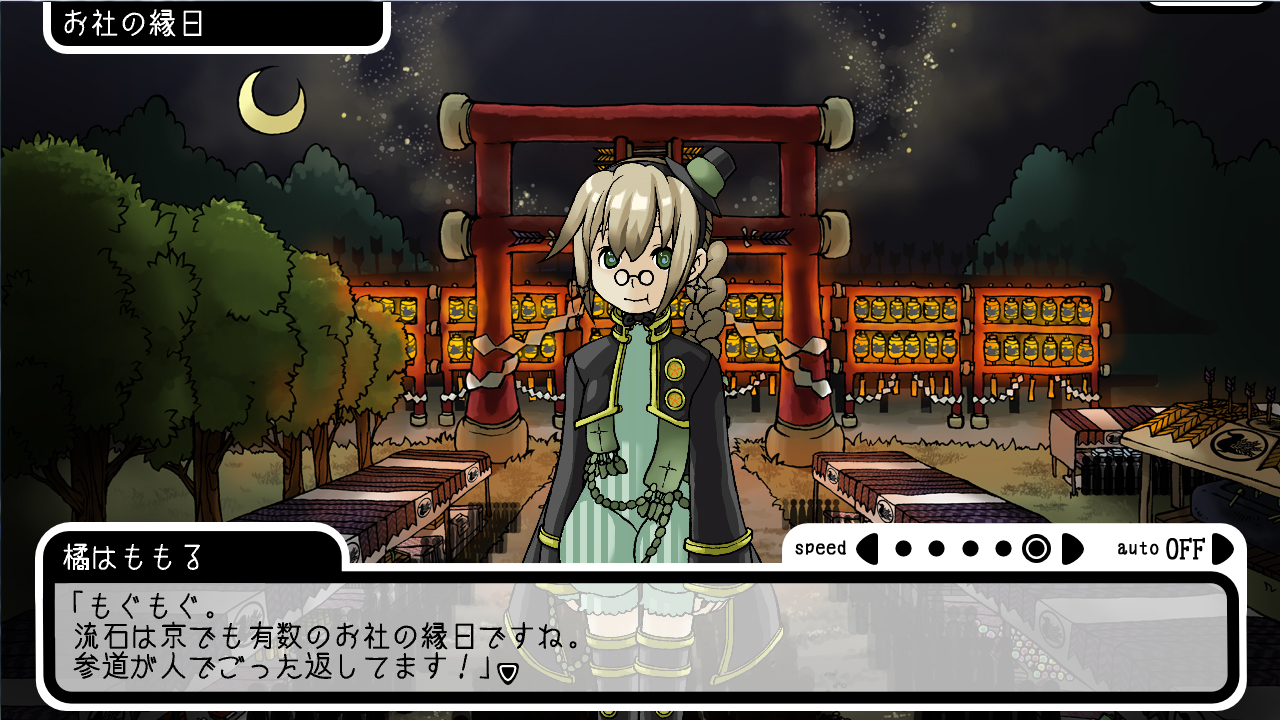Click the speed label text
Screen dimensions: 1280x720
point(821,548)
